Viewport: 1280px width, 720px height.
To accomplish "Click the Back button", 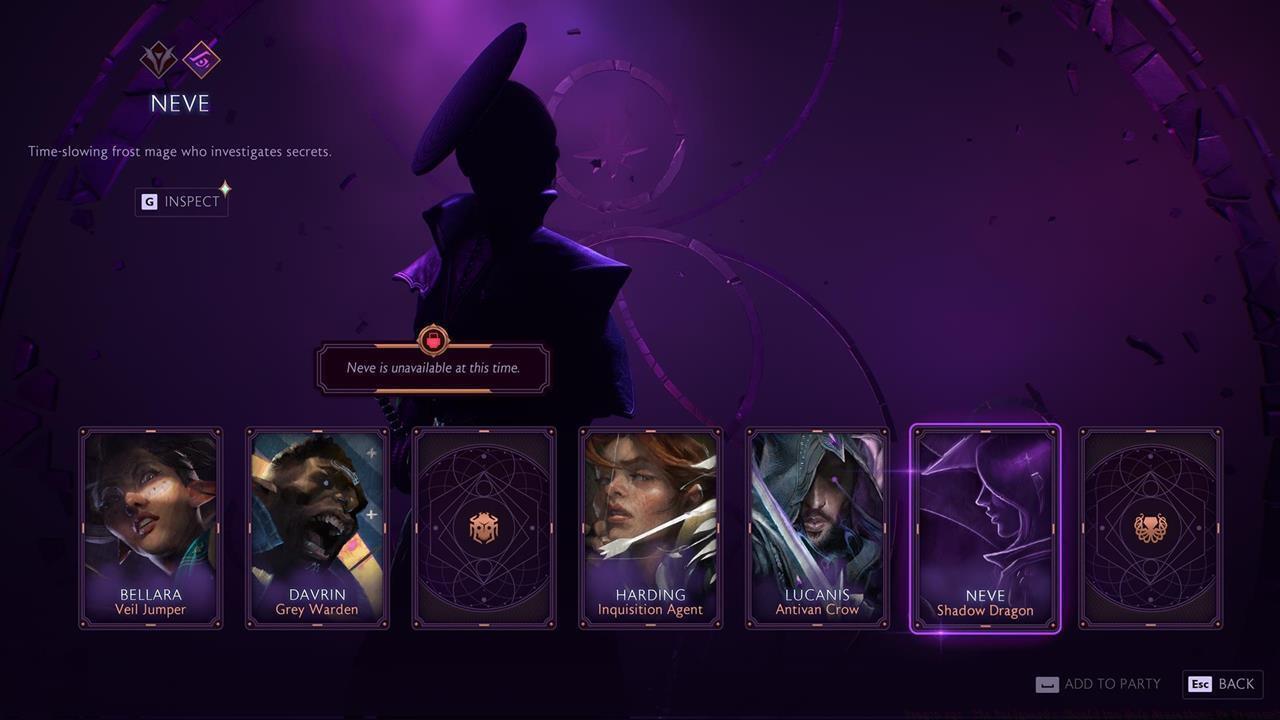I will click(1222, 684).
